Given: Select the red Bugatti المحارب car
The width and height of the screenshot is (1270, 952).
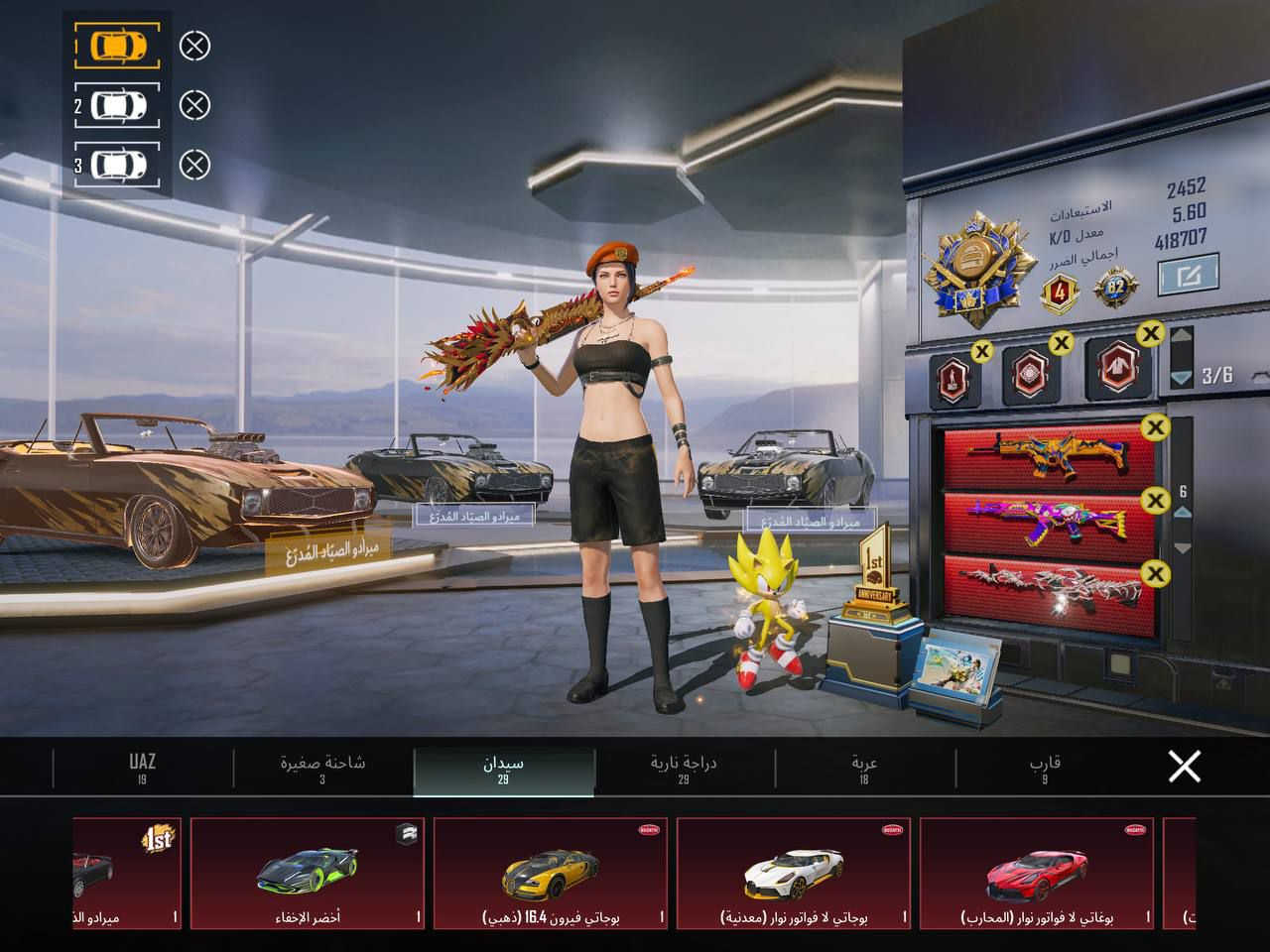Looking at the screenshot, I should pyautogui.click(x=1037, y=873).
